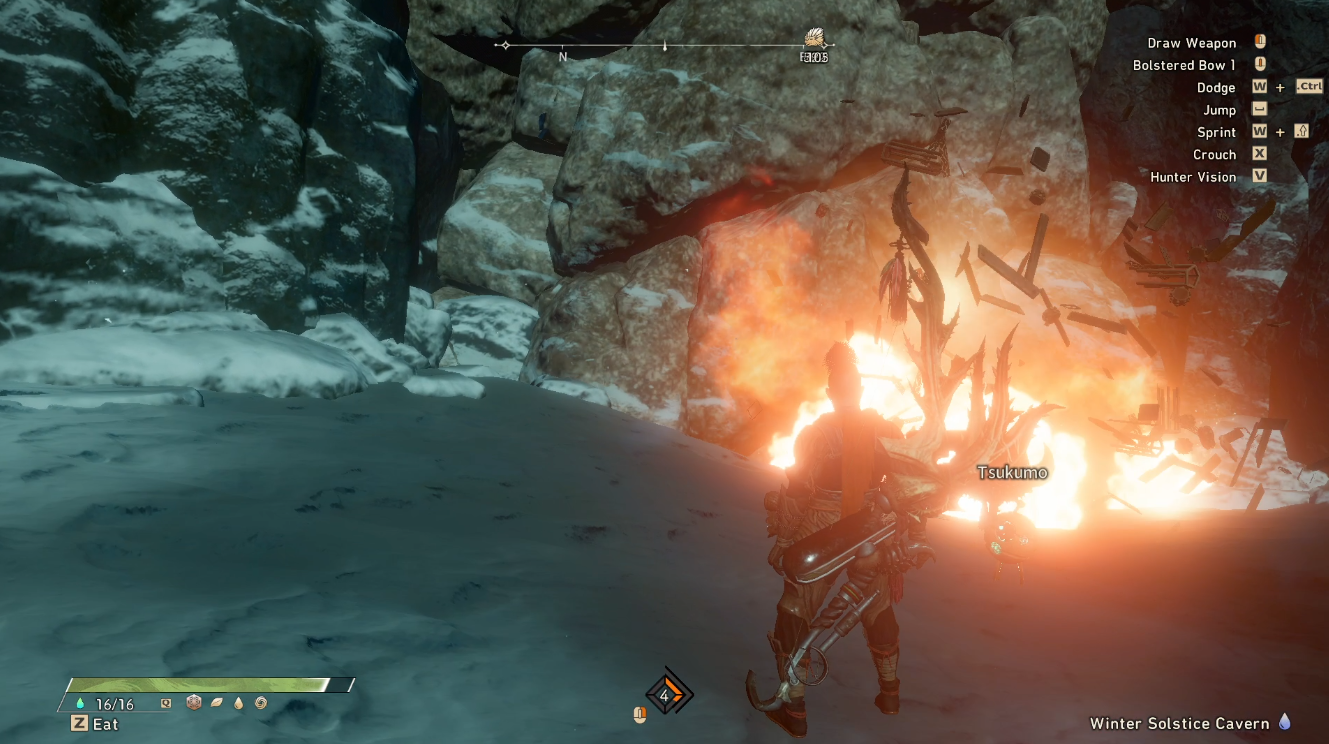Click the Tsukumo companion name tag

coord(1012,472)
